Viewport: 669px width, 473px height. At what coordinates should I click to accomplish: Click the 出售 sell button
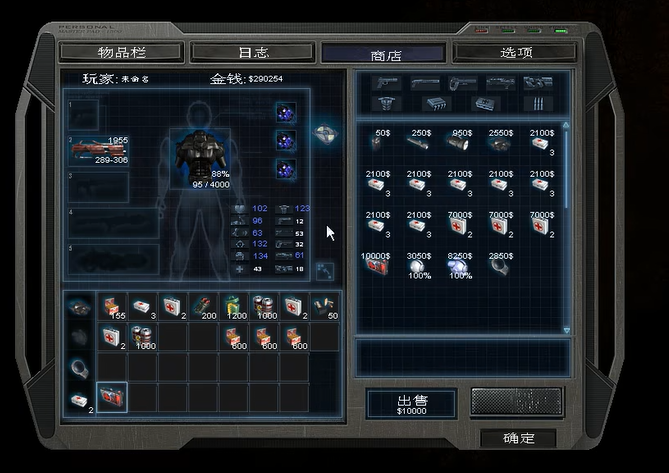411,403
